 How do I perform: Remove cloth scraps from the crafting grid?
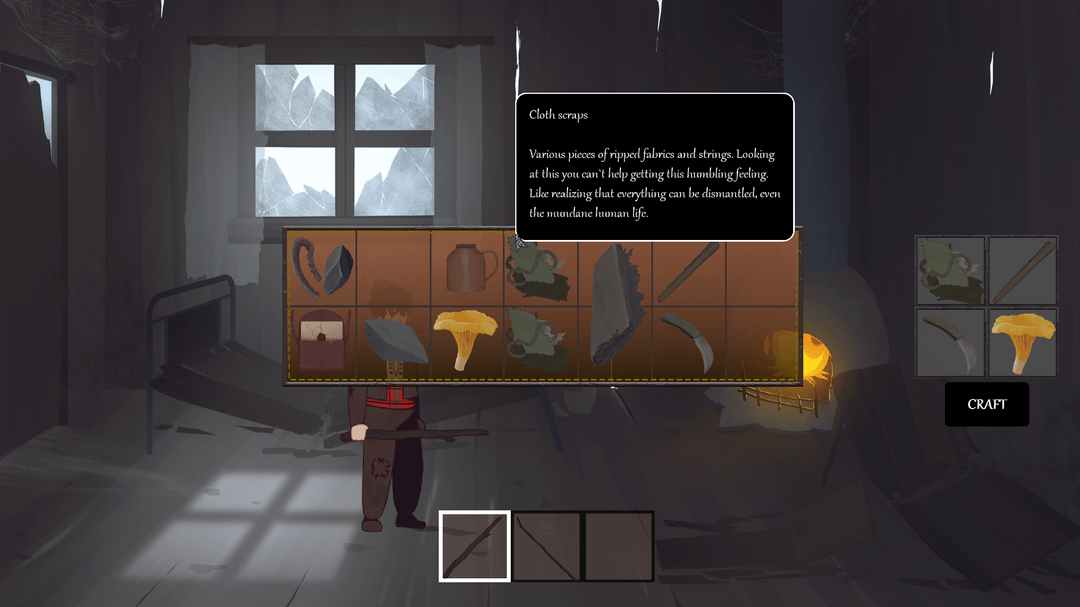click(950, 270)
